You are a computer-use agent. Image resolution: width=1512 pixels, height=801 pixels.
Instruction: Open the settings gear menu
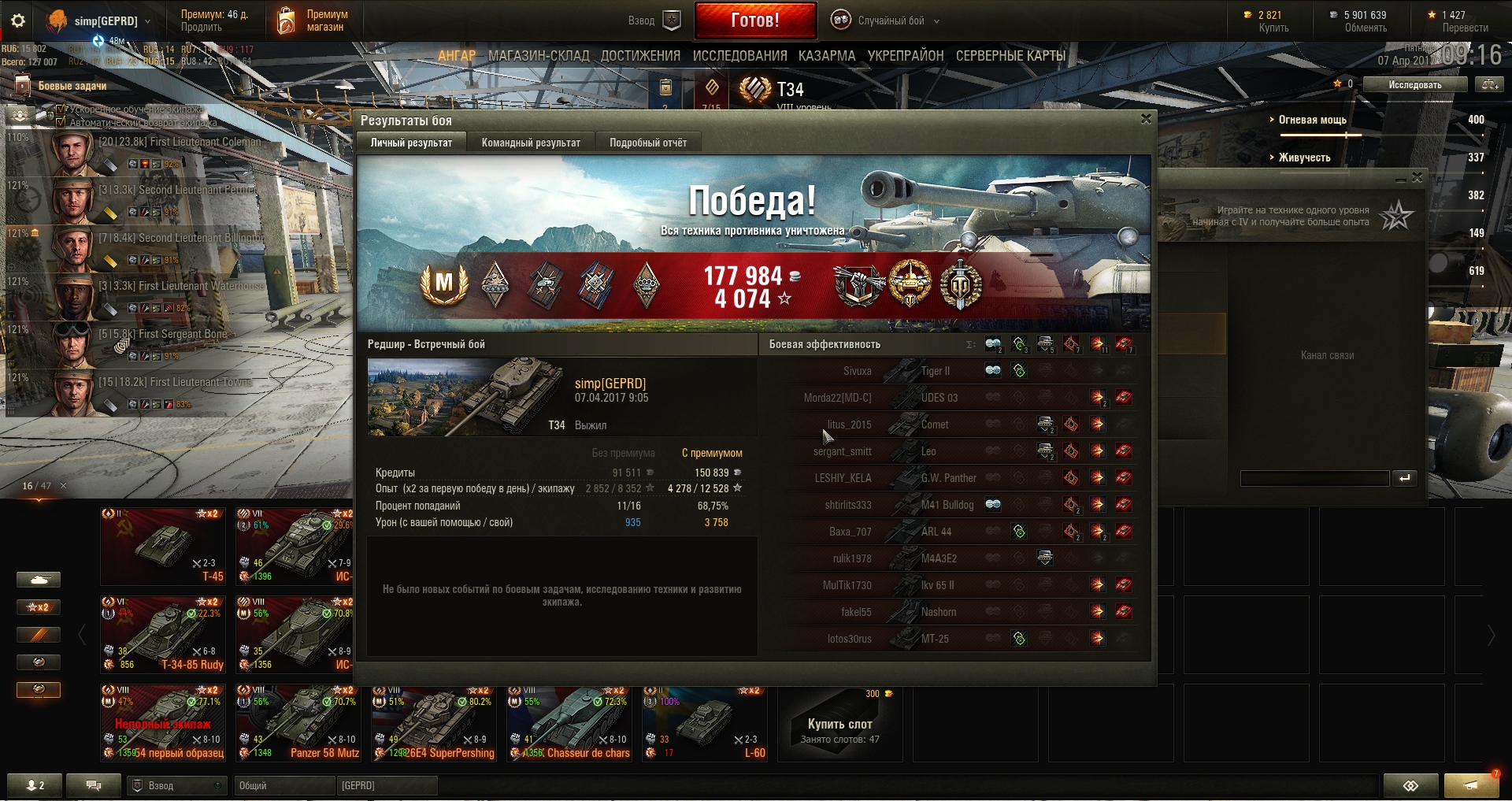[17, 20]
